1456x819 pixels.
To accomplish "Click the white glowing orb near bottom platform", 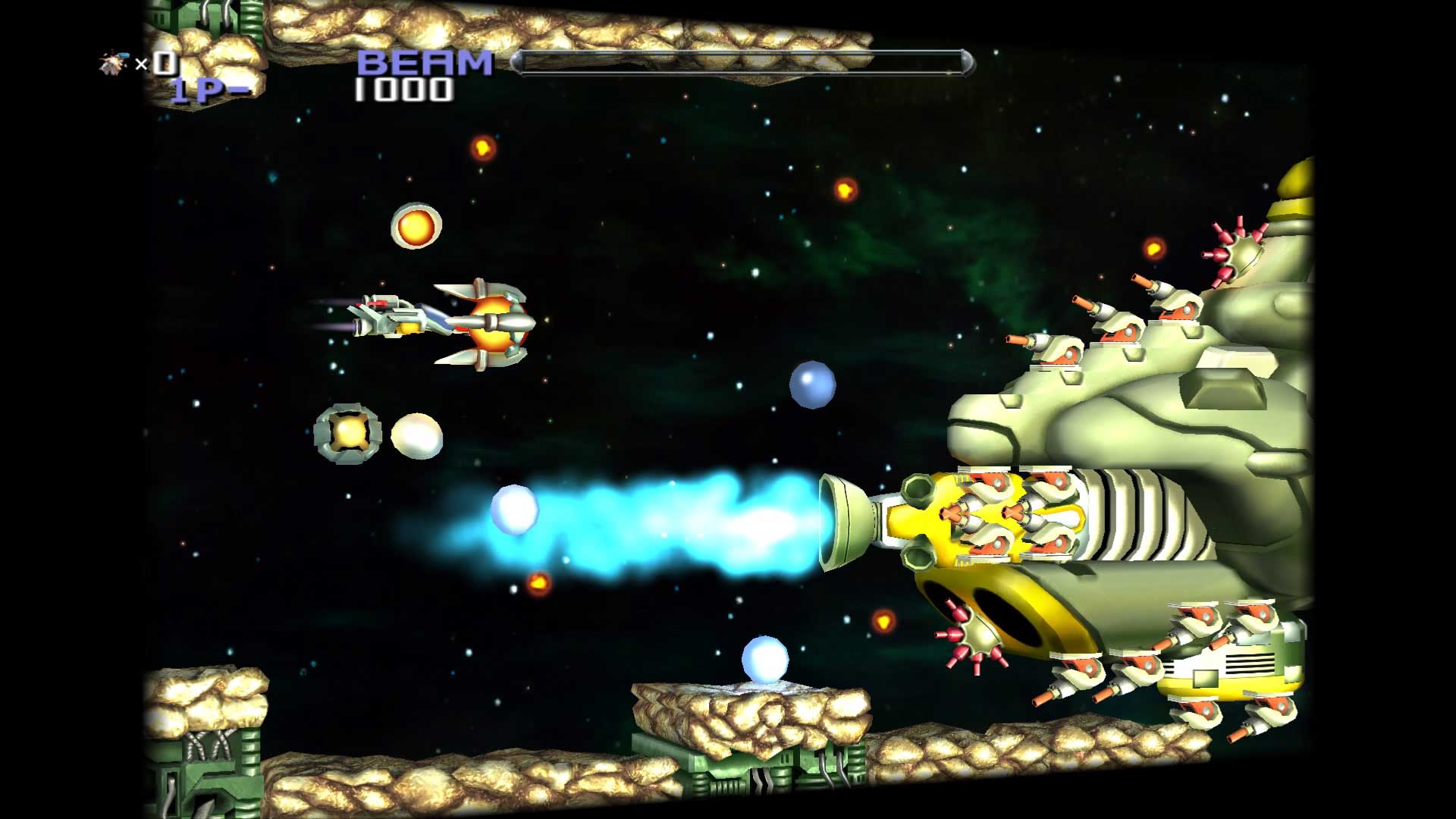I will (x=766, y=659).
